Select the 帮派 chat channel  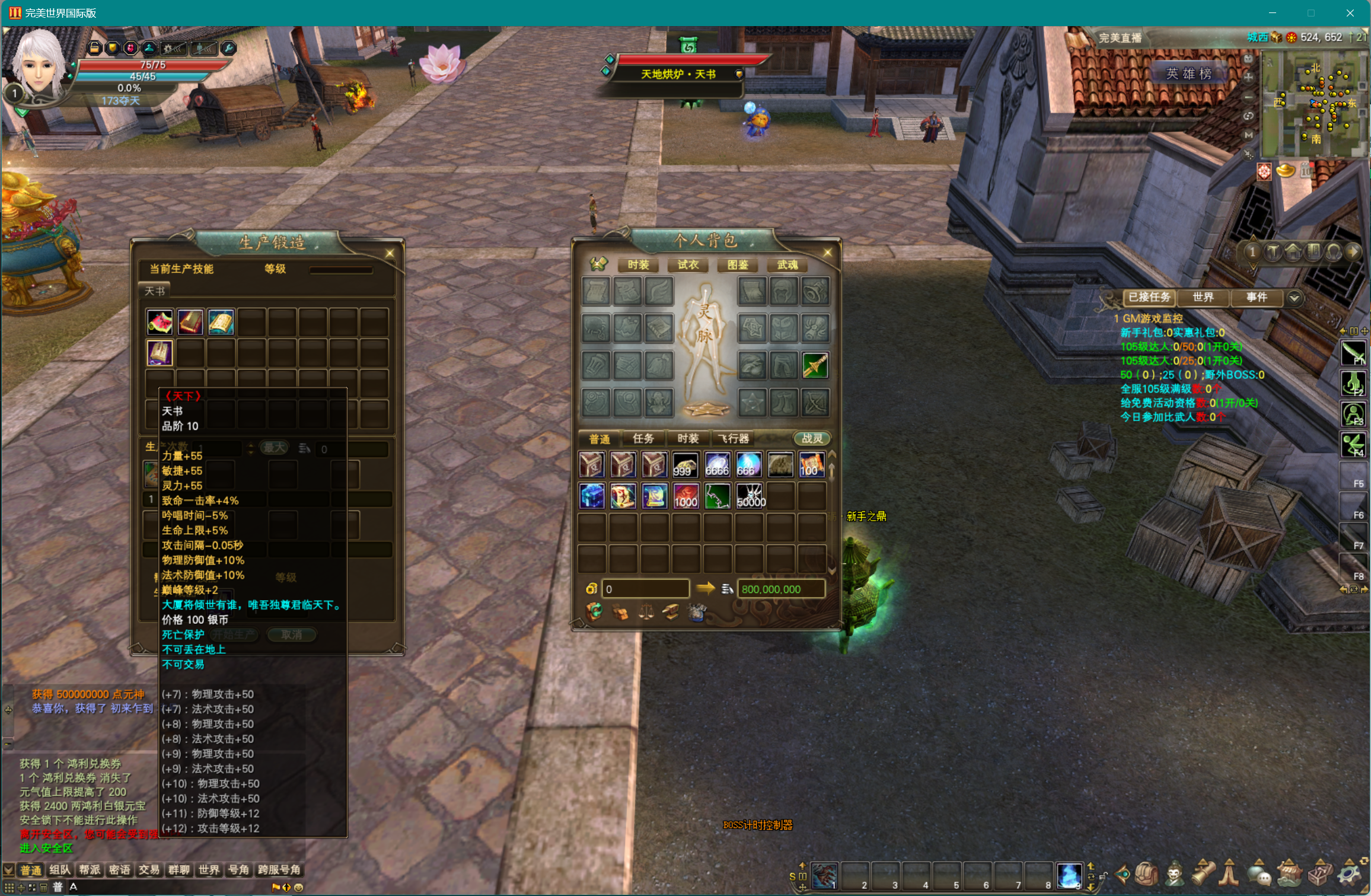click(90, 870)
